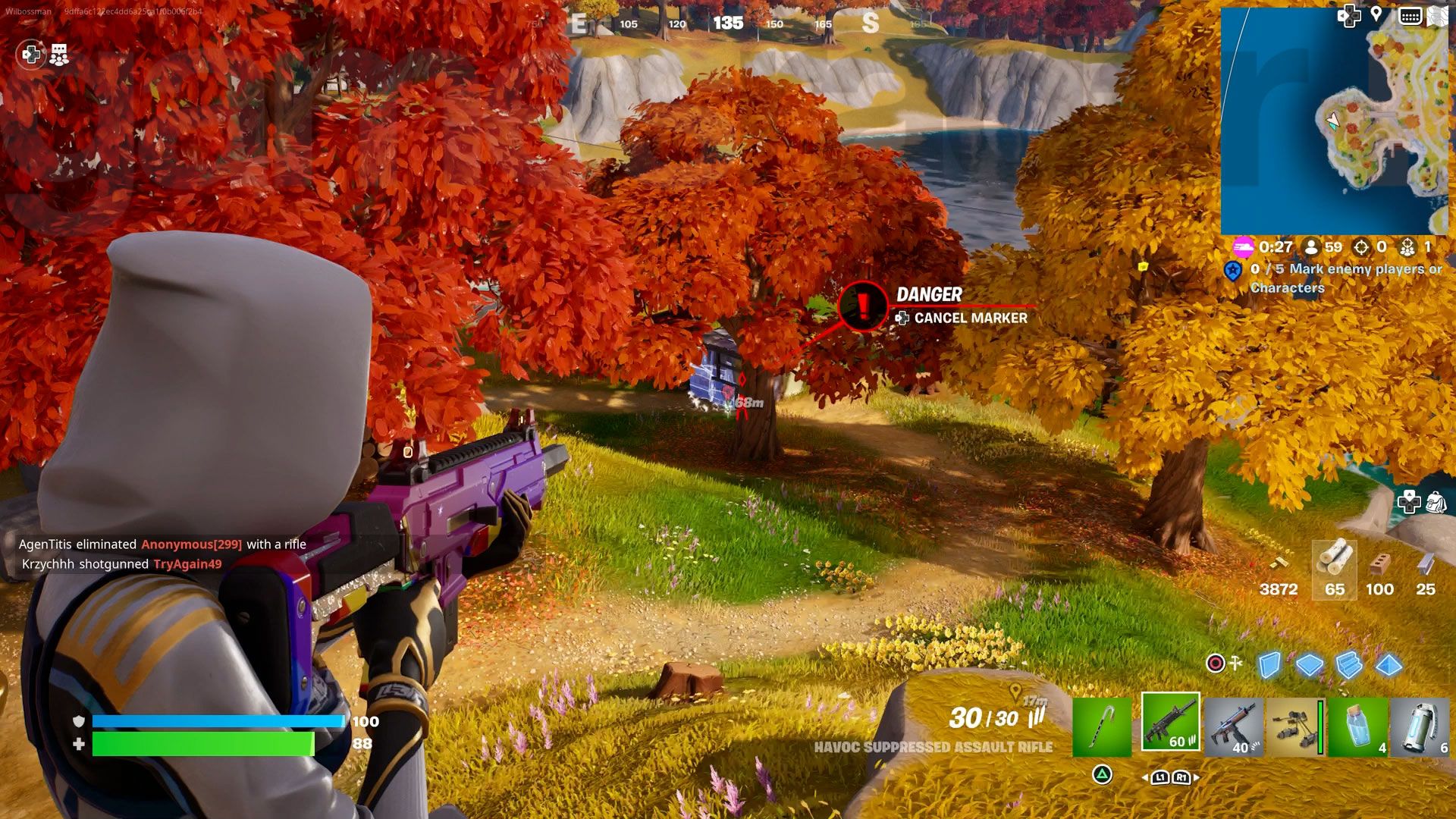
Task: Open the full map using the map icon
Action: pyautogui.click(x=1438, y=14)
